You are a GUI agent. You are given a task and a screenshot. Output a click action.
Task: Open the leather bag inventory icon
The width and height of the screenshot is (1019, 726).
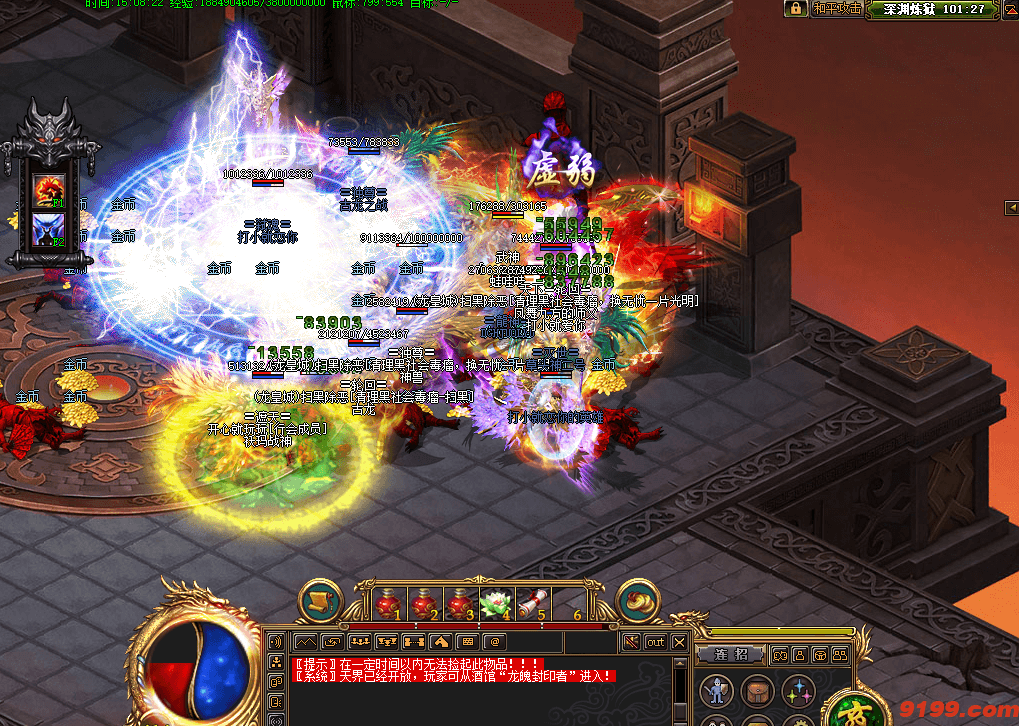(757, 690)
